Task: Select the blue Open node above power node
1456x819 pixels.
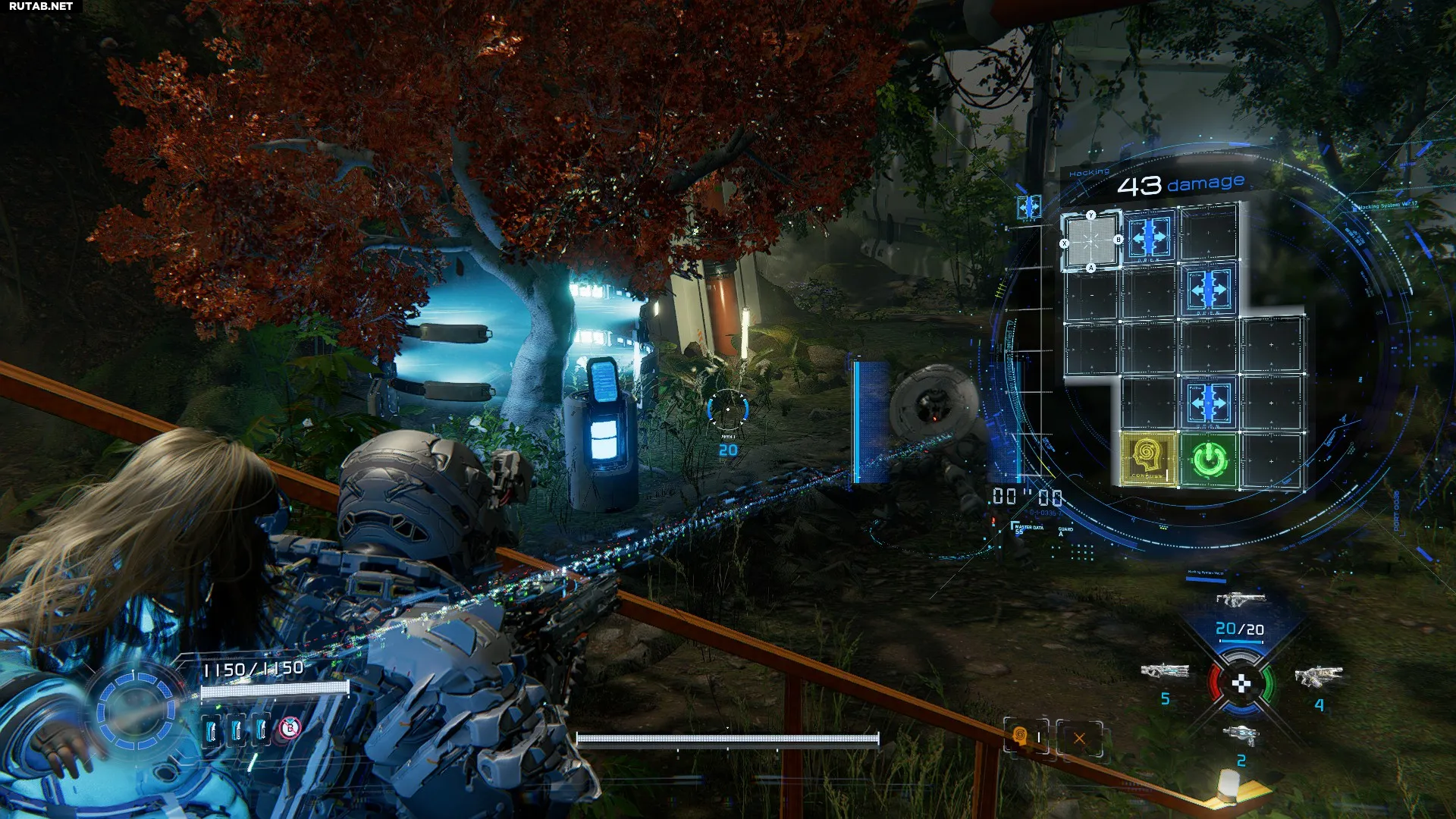Action: point(1209,403)
